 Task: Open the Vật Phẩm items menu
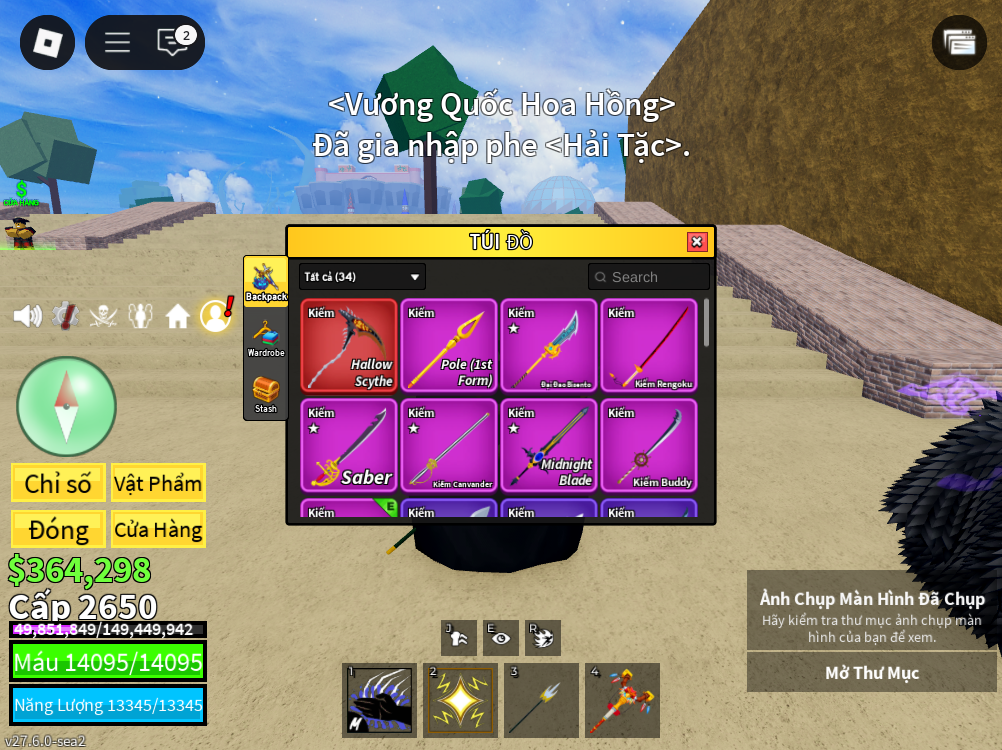(x=158, y=483)
